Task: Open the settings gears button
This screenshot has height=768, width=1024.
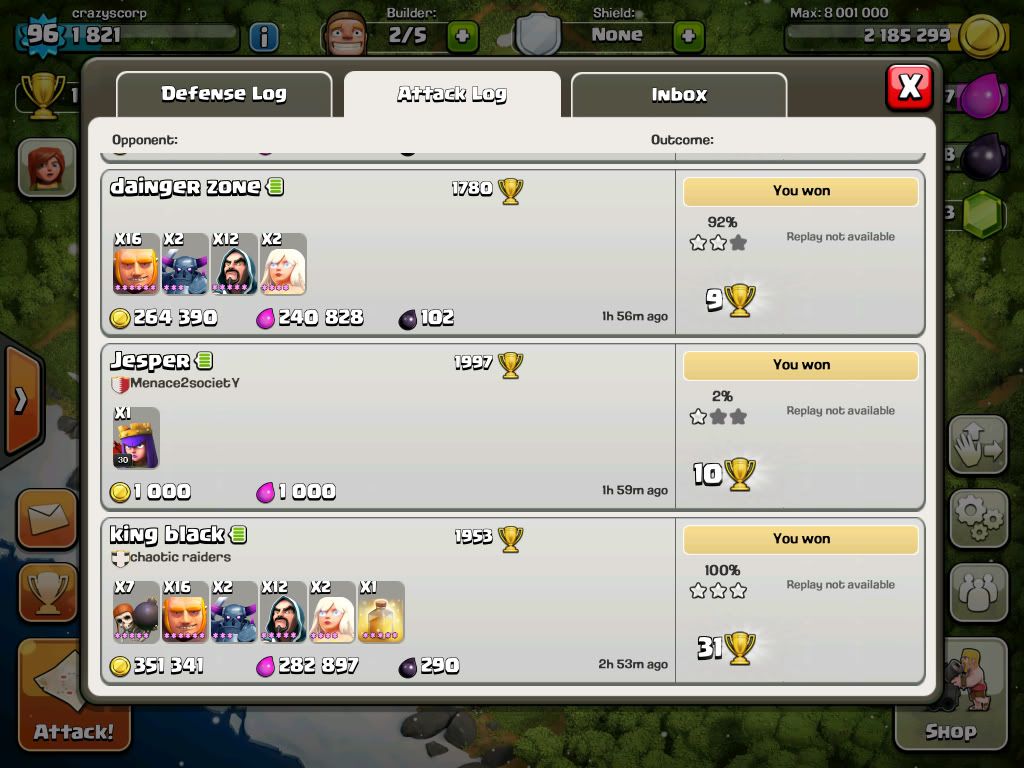Action: pyautogui.click(x=978, y=516)
